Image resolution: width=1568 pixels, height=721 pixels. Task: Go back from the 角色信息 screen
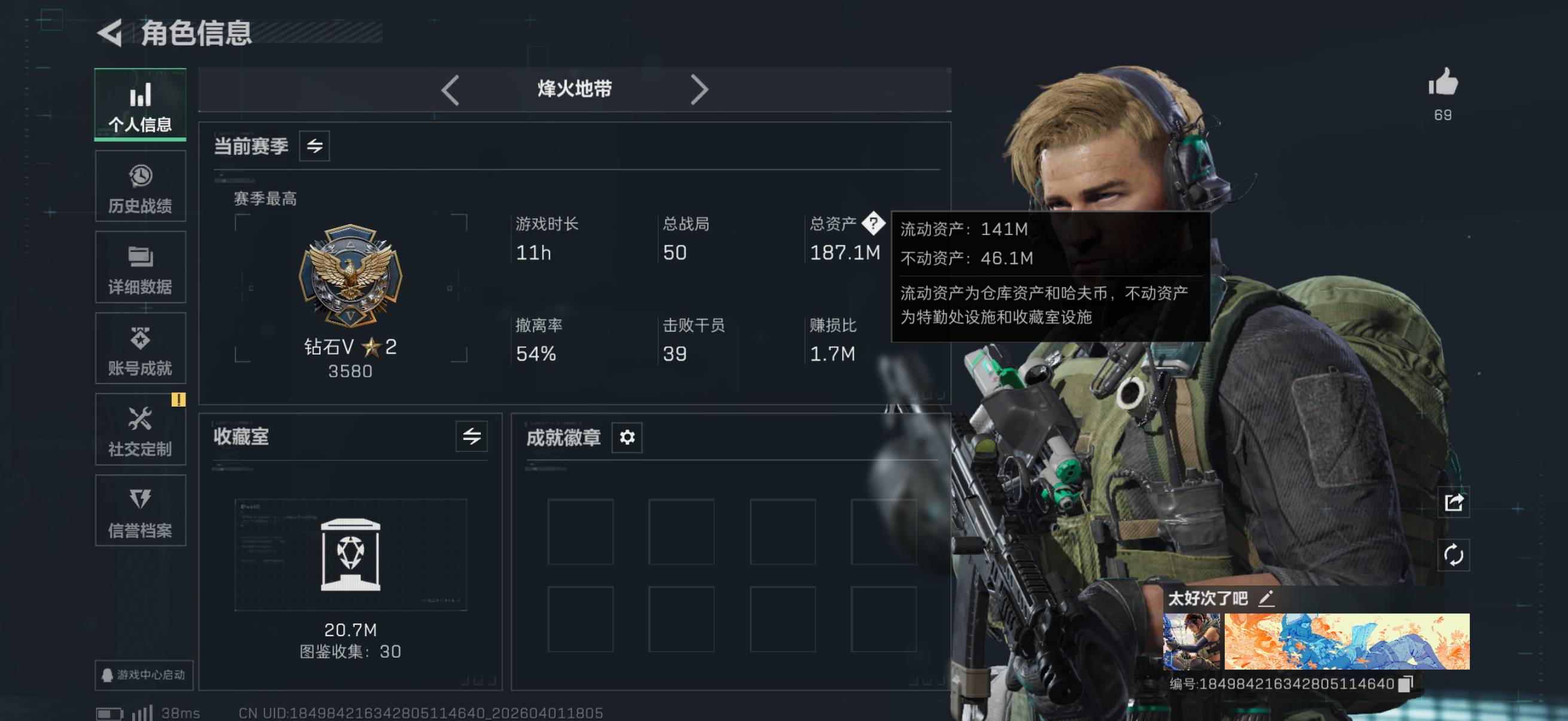pyautogui.click(x=111, y=33)
